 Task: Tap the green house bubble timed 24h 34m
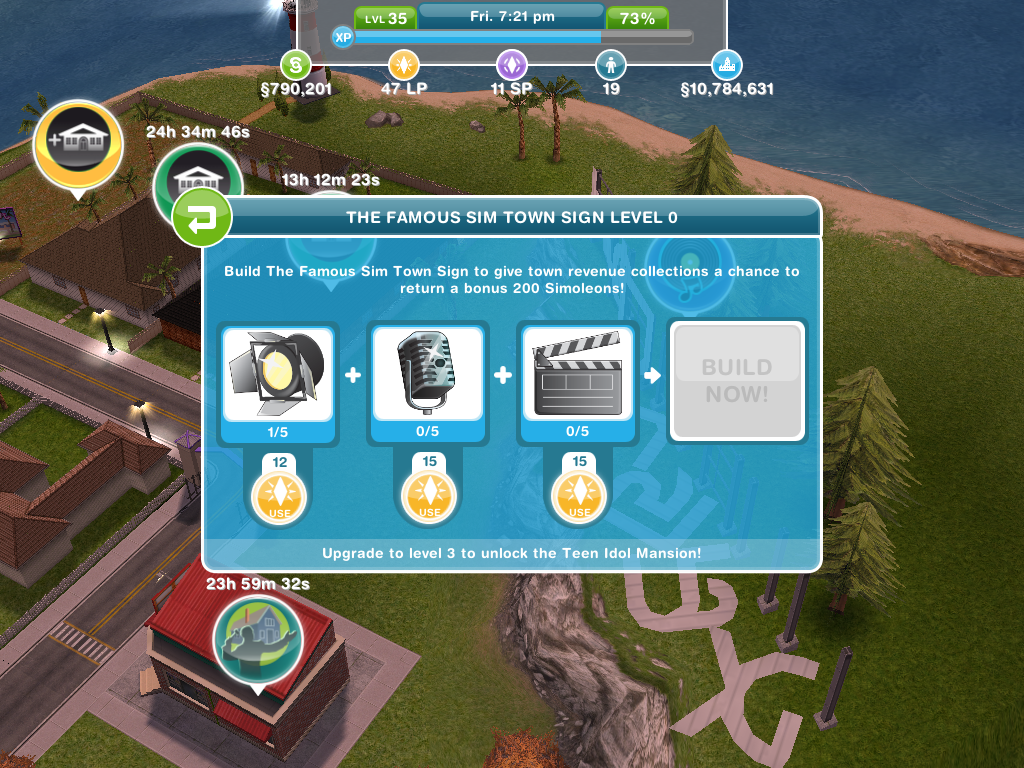(196, 182)
